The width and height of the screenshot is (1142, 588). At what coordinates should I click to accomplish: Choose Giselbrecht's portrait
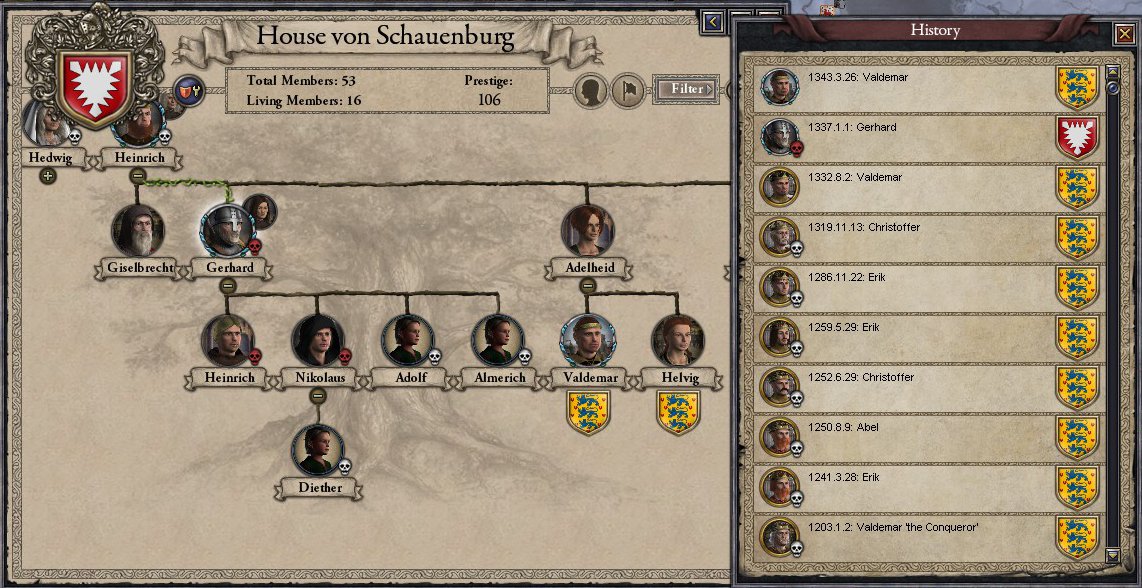[x=138, y=231]
